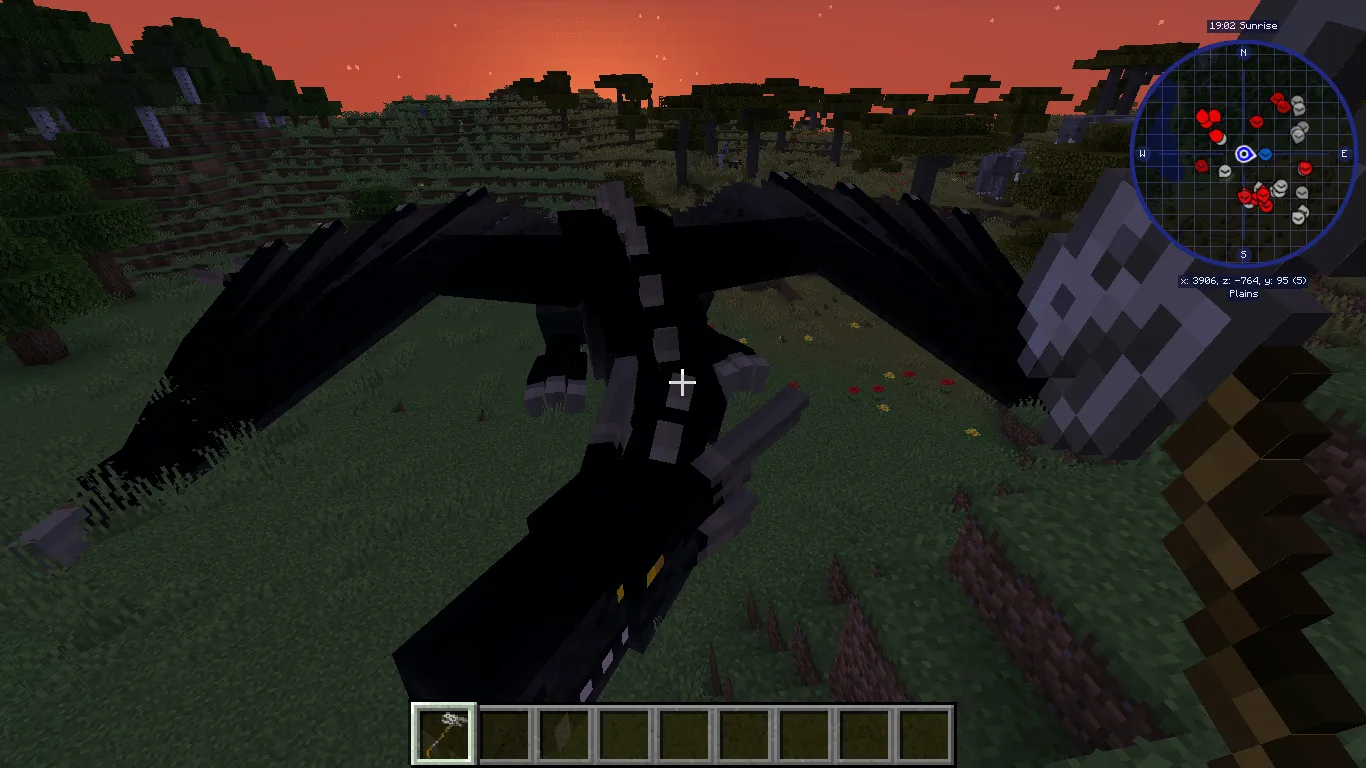Click the 19:02 Sunrise time display
Image resolution: width=1366 pixels, height=768 pixels.
[1243, 26]
